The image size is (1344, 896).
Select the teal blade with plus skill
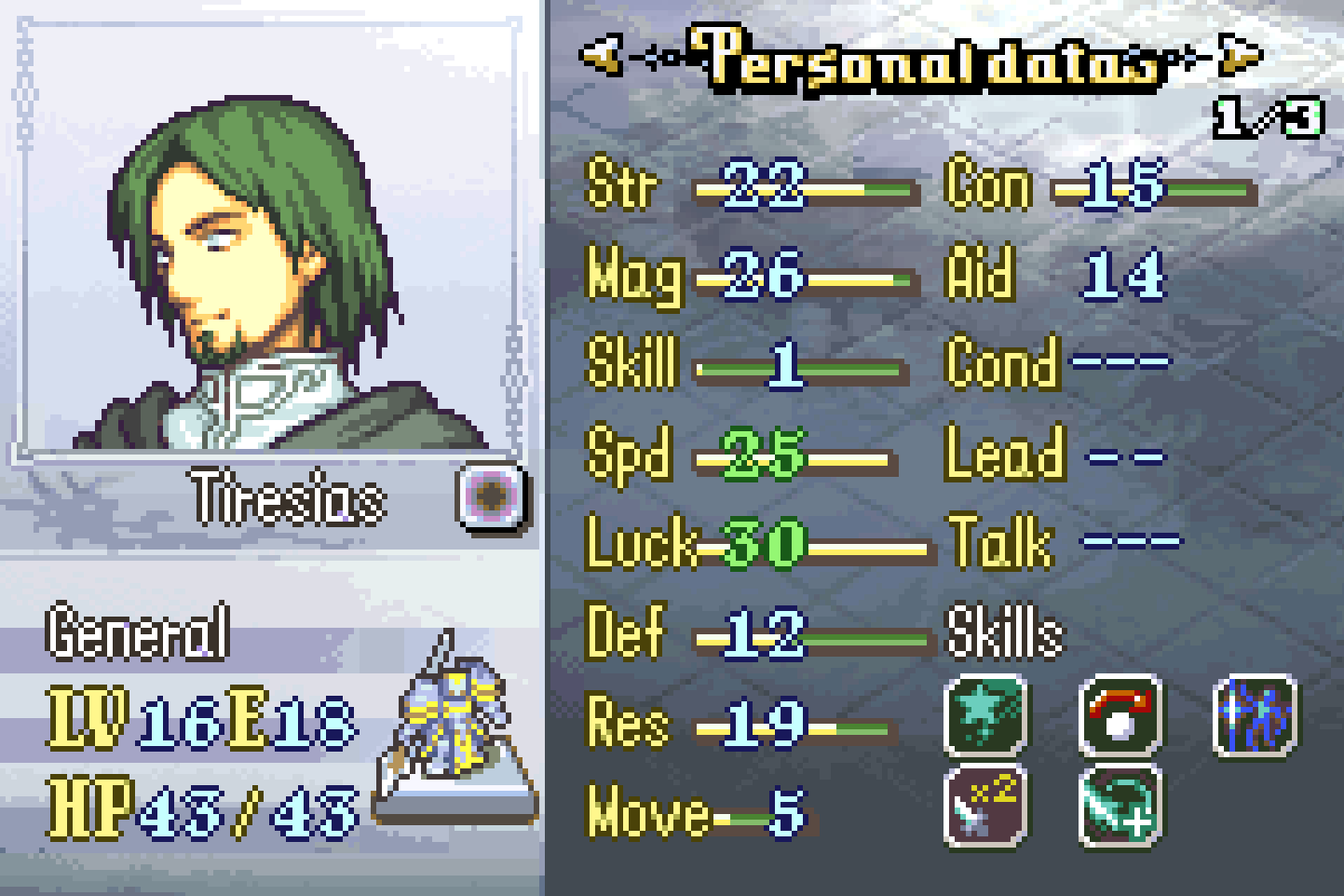pos(1121,805)
